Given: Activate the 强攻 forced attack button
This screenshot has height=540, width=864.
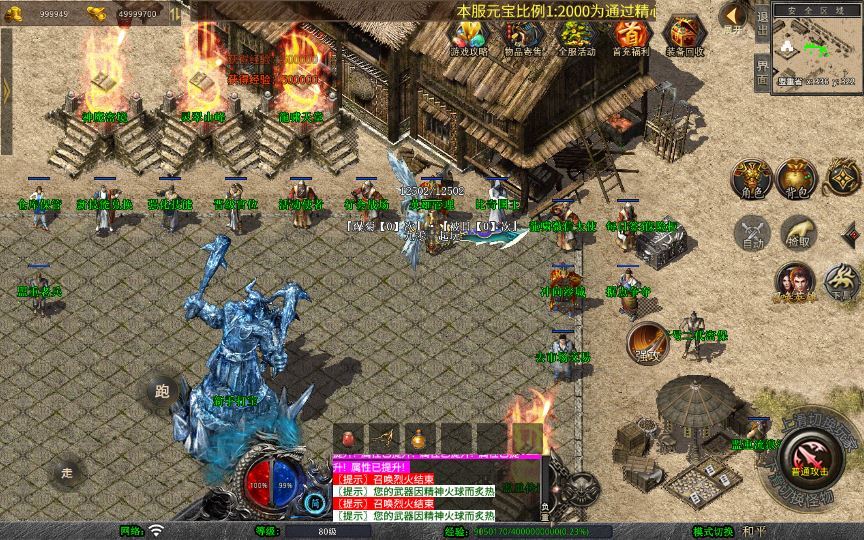Looking at the screenshot, I should coord(646,342).
